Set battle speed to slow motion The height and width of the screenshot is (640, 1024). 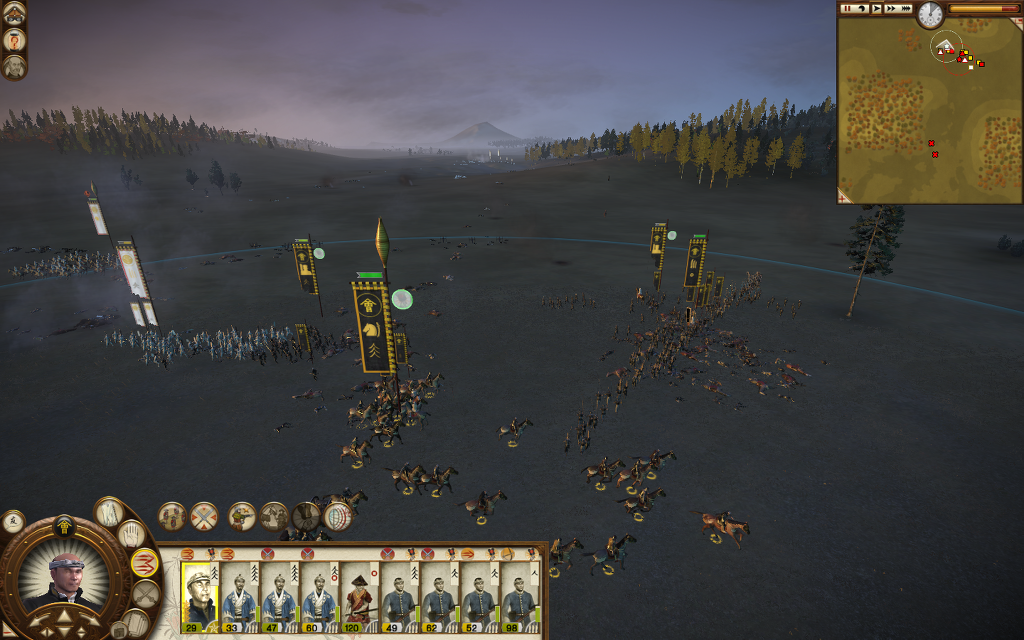pyautogui.click(x=861, y=8)
